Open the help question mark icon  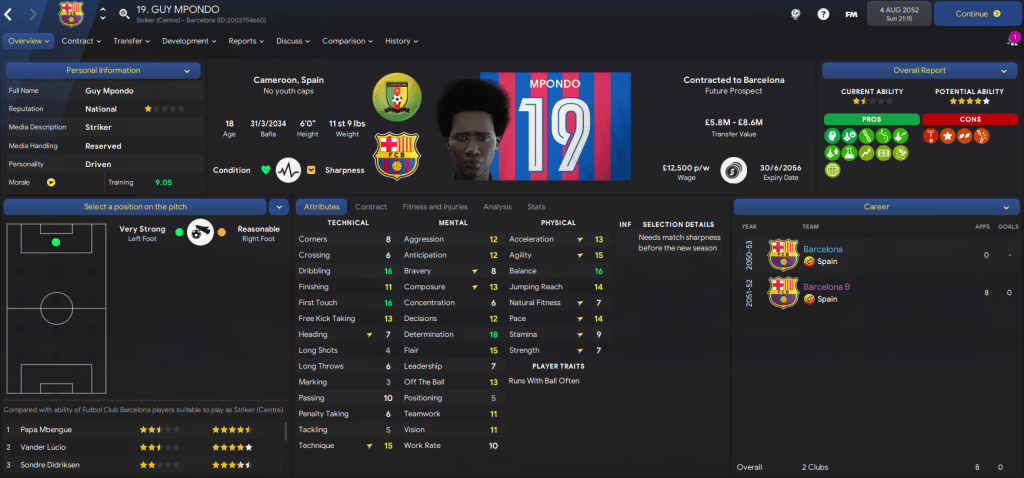pyautogui.click(x=823, y=14)
